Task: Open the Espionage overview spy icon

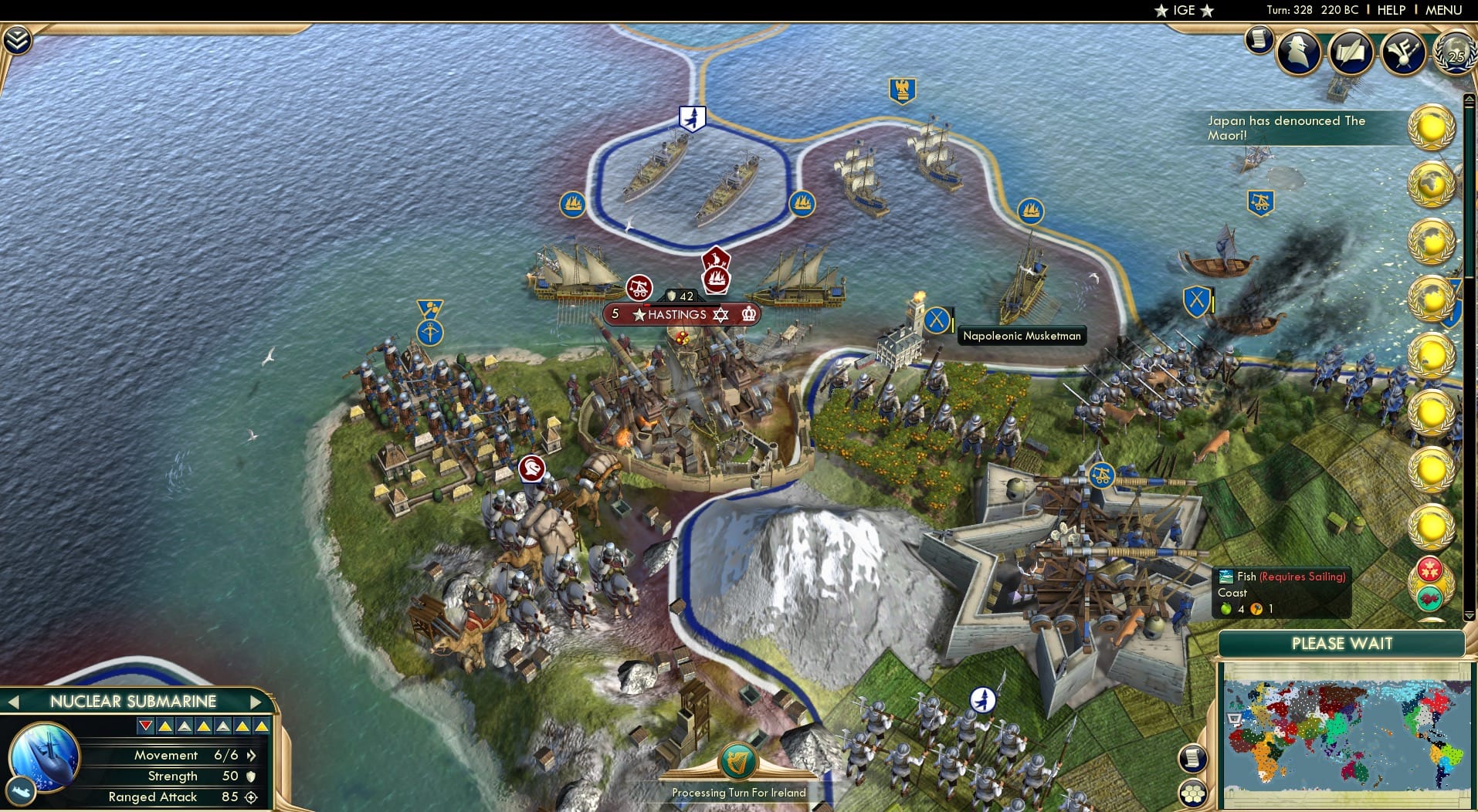Action: pyautogui.click(x=1299, y=52)
